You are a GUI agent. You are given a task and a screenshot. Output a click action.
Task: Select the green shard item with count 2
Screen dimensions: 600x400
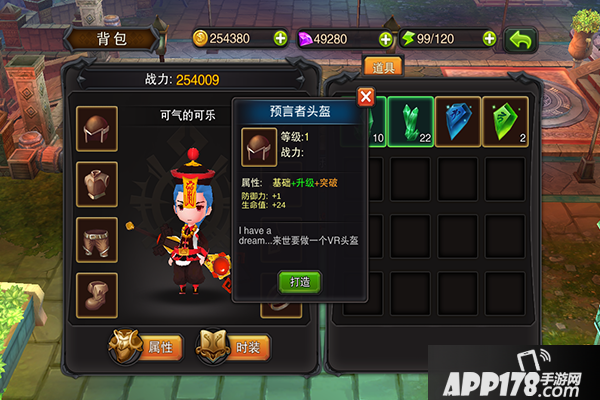pyautogui.click(x=508, y=122)
